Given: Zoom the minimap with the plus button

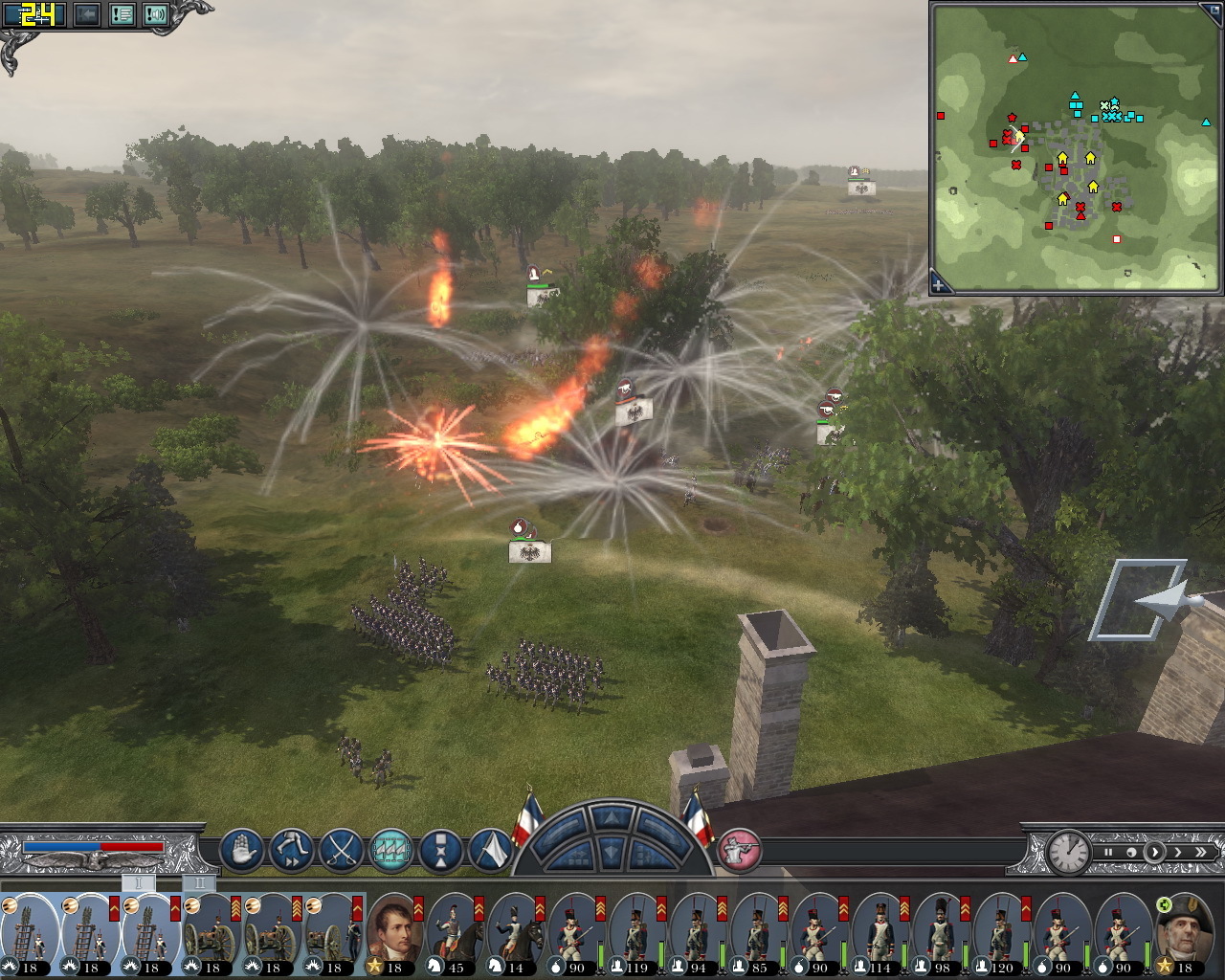Looking at the screenshot, I should click(x=940, y=283).
